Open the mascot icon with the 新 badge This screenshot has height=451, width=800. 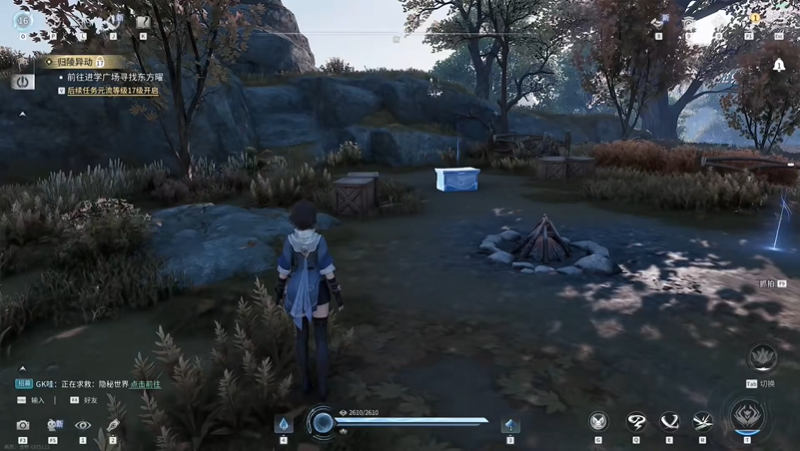[x=53, y=425]
